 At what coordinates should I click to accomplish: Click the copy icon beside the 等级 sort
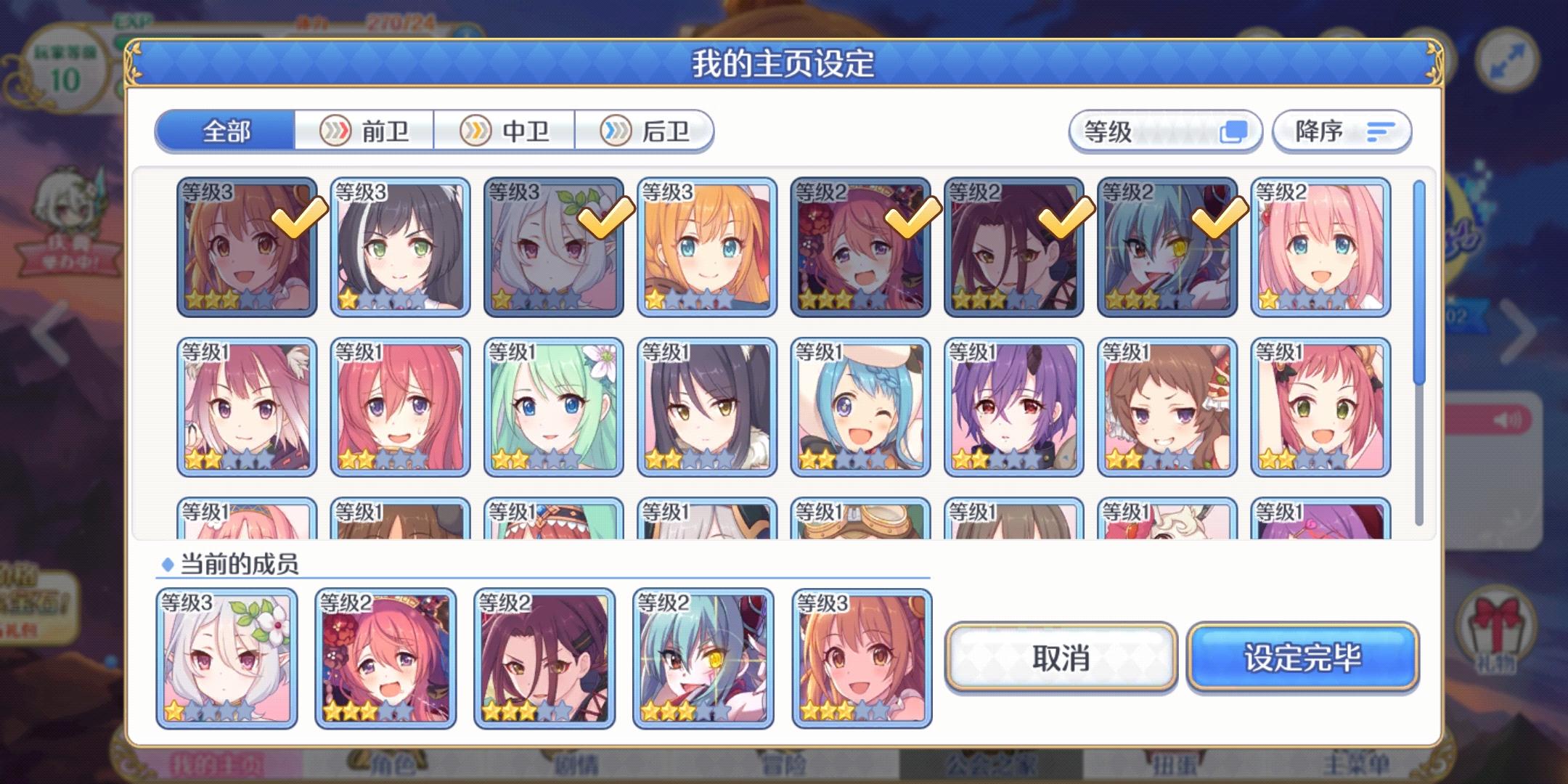click(1234, 131)
